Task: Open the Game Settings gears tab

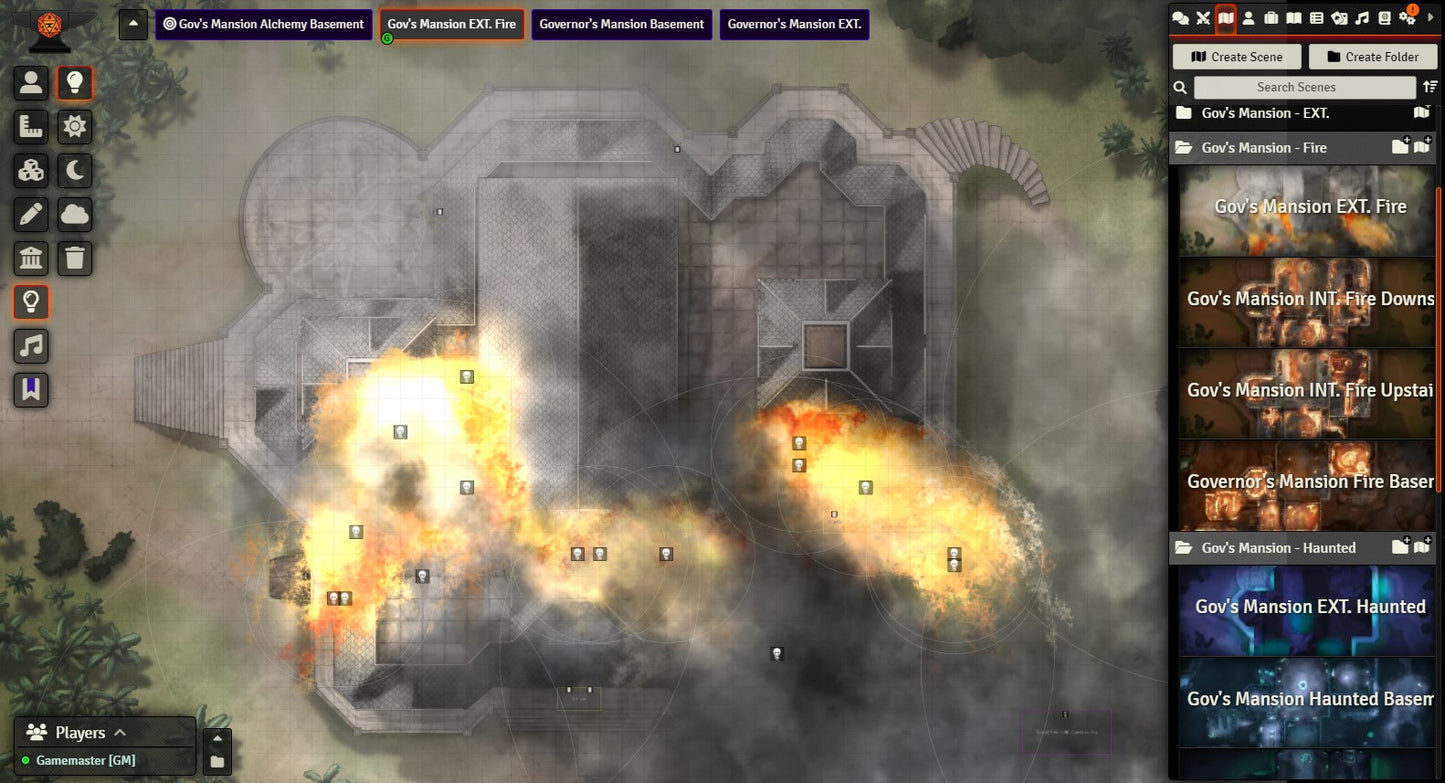Action: (x=1408, y=18)
